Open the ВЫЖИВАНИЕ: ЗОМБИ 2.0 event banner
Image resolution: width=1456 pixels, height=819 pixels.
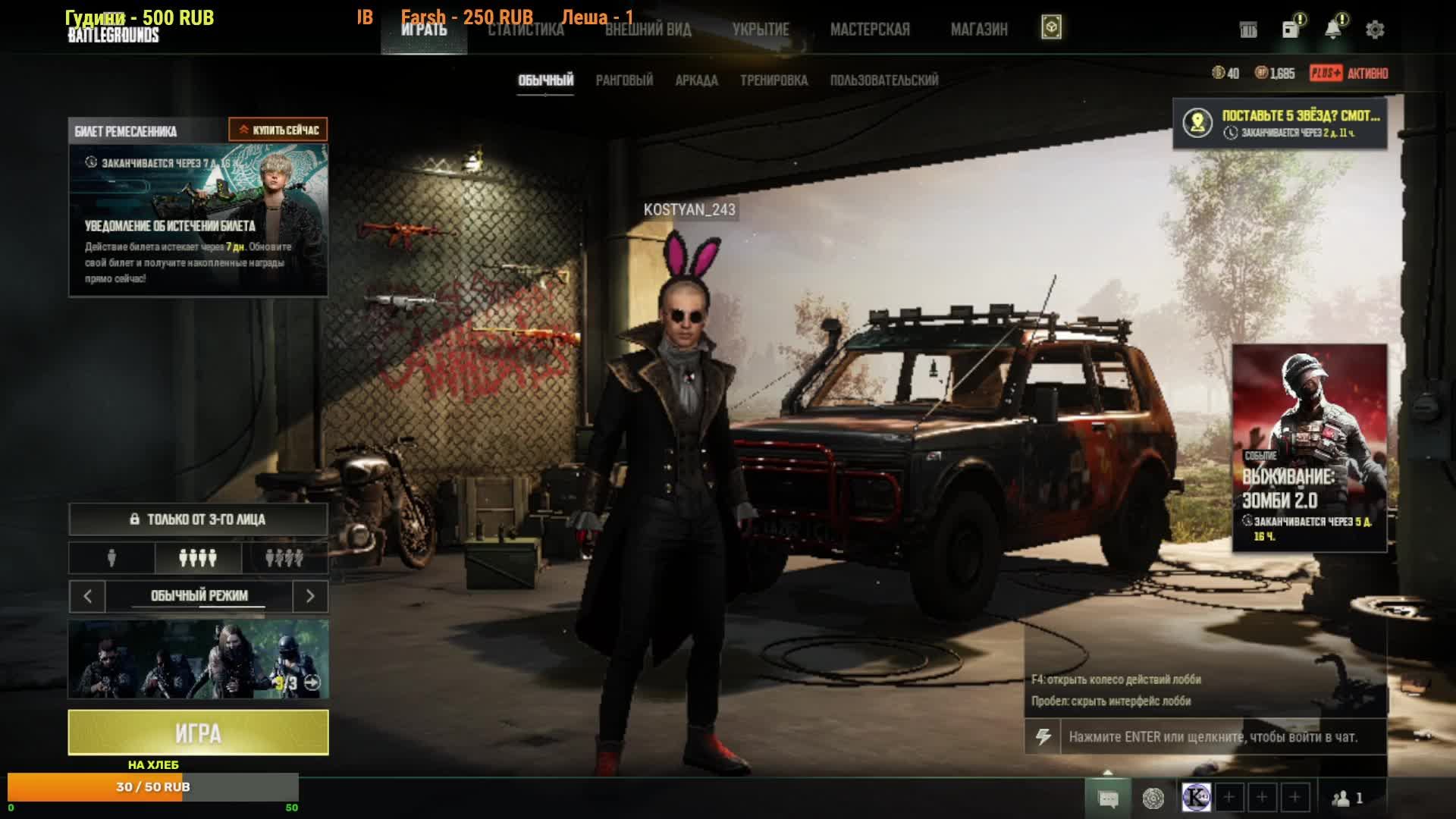coord(1309,447)
